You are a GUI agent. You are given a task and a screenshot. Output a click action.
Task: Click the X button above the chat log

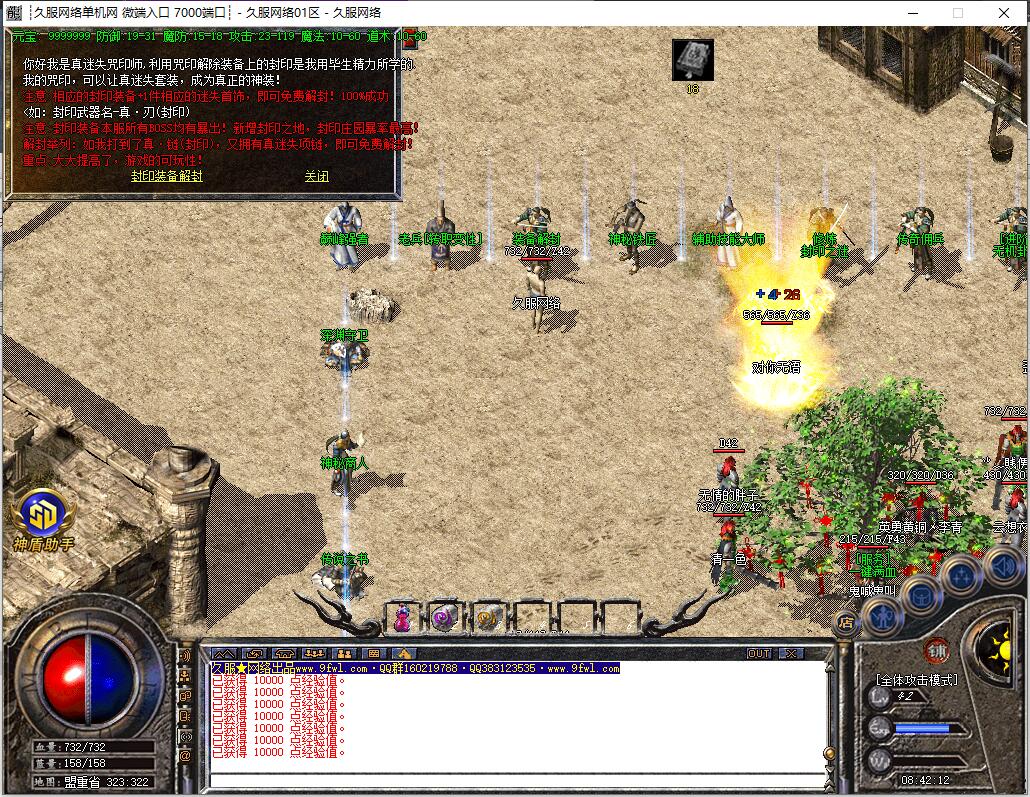[791, 653]
